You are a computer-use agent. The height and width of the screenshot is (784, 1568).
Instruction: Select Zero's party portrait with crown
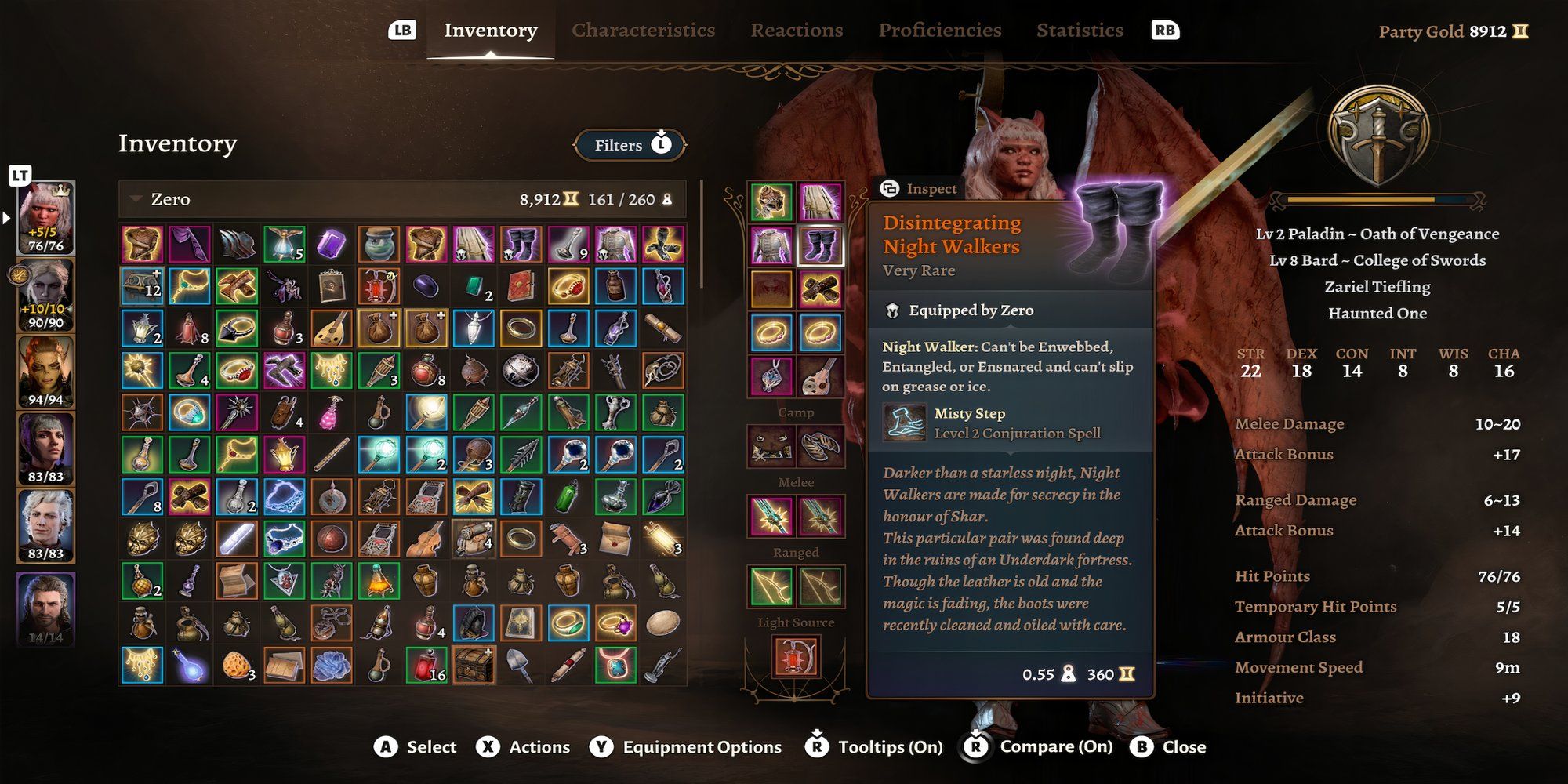pos(46,217)
